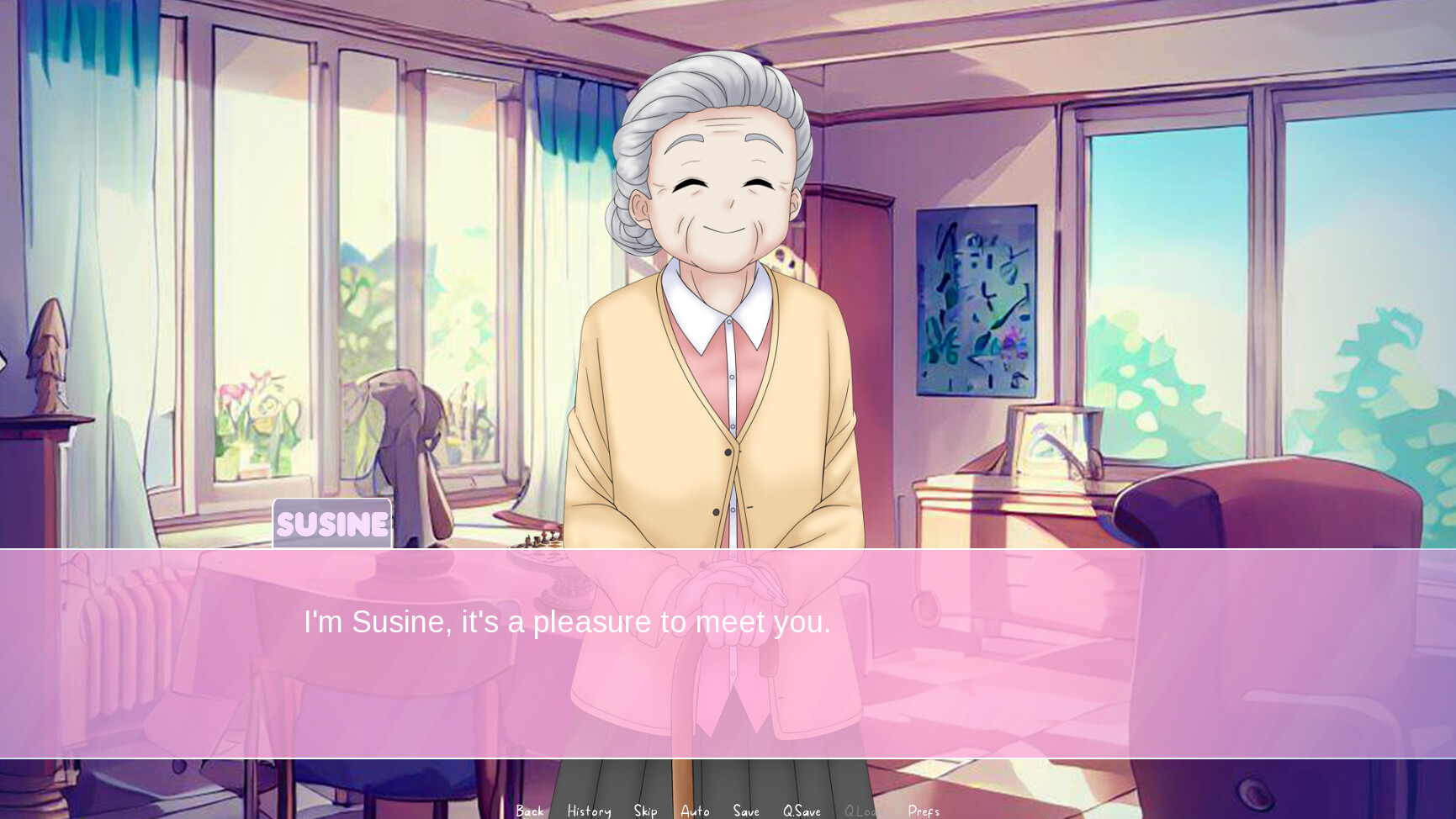Open History to review past dialogue
The height and width of the screenshot is (819, 1456).
coord(588,810)
